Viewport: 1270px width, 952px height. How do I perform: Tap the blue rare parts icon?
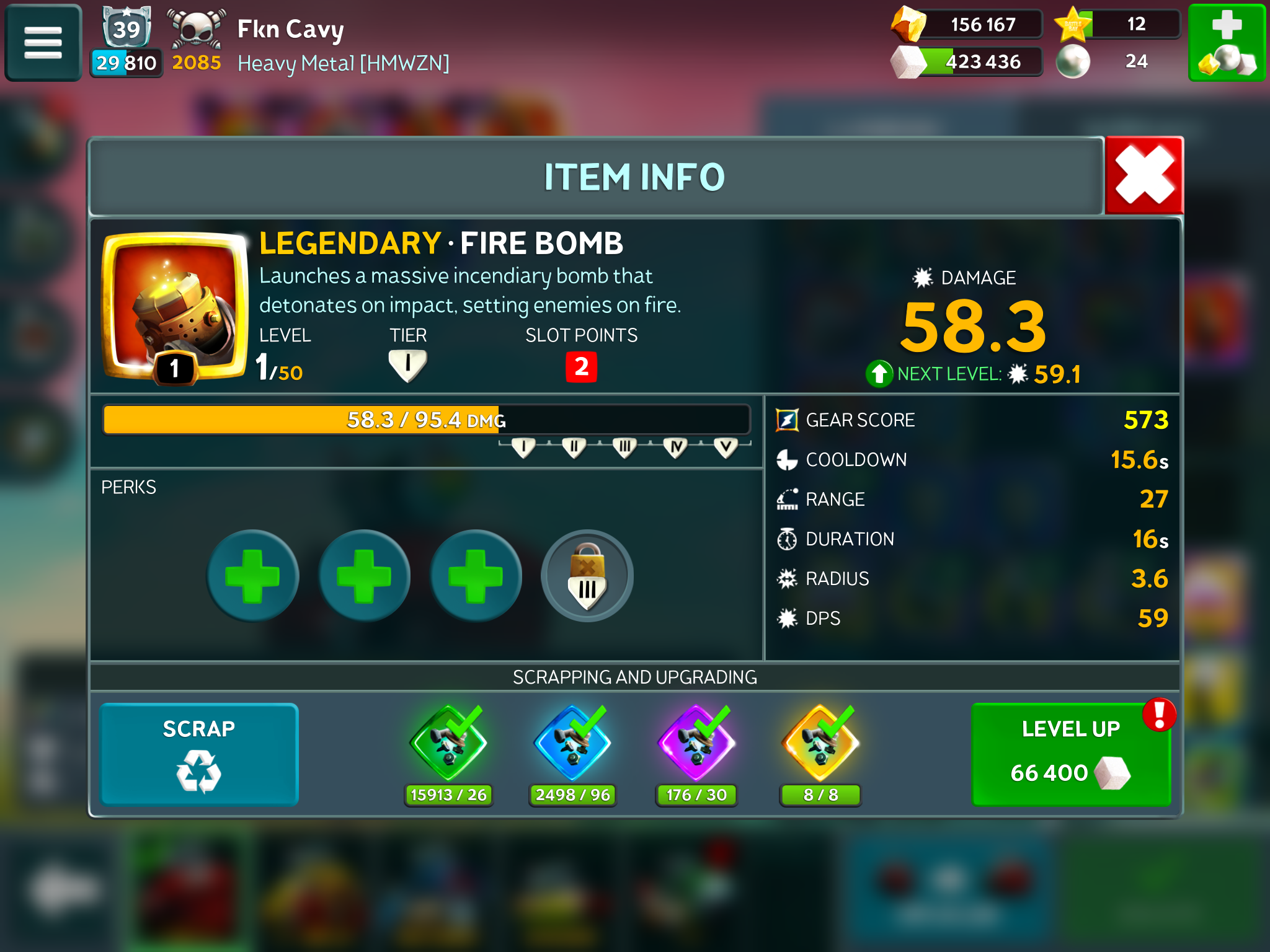pyautogui.click(x=572, y=744)
